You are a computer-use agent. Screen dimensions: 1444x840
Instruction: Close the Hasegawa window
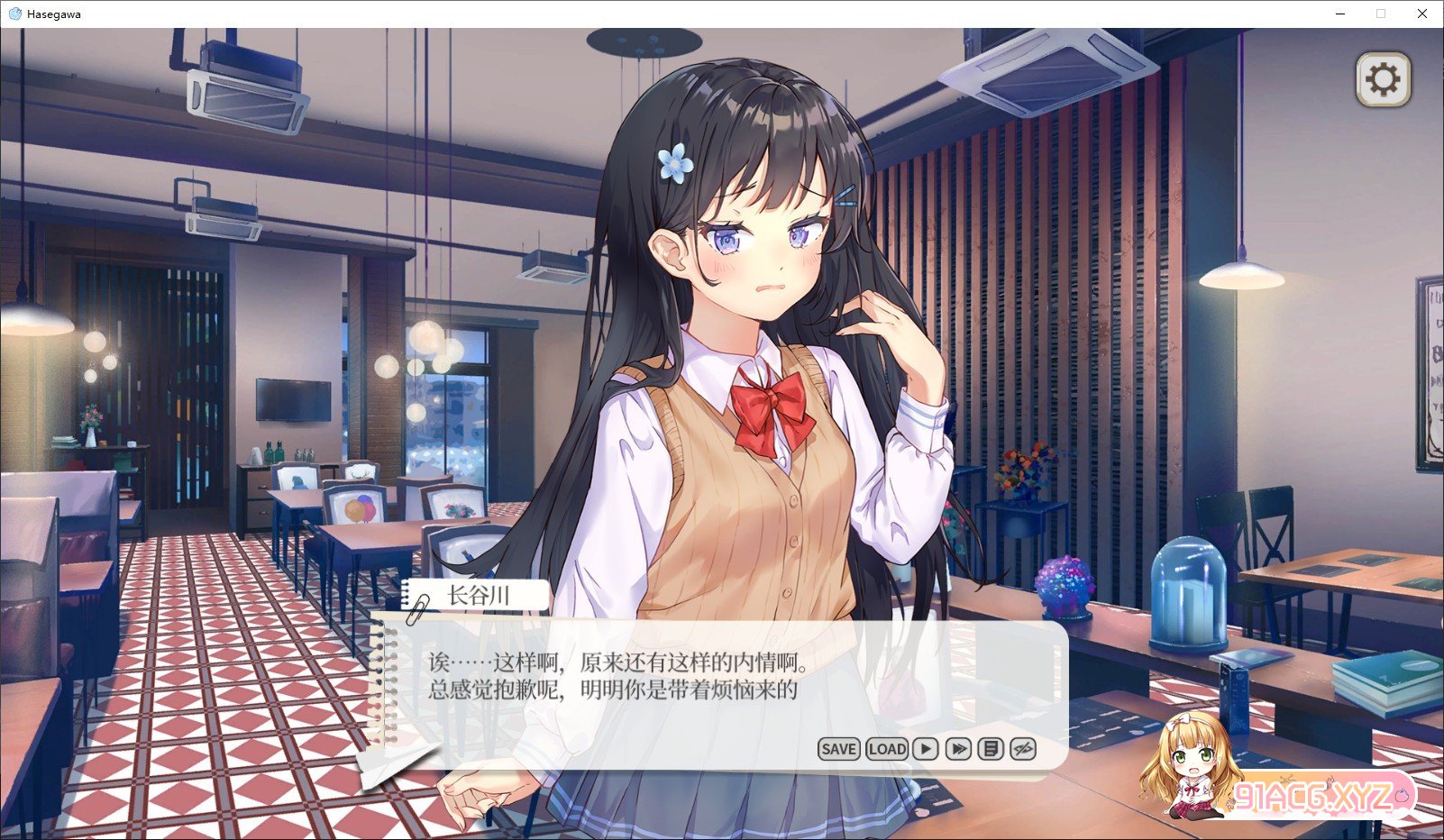coord(1422,14)
